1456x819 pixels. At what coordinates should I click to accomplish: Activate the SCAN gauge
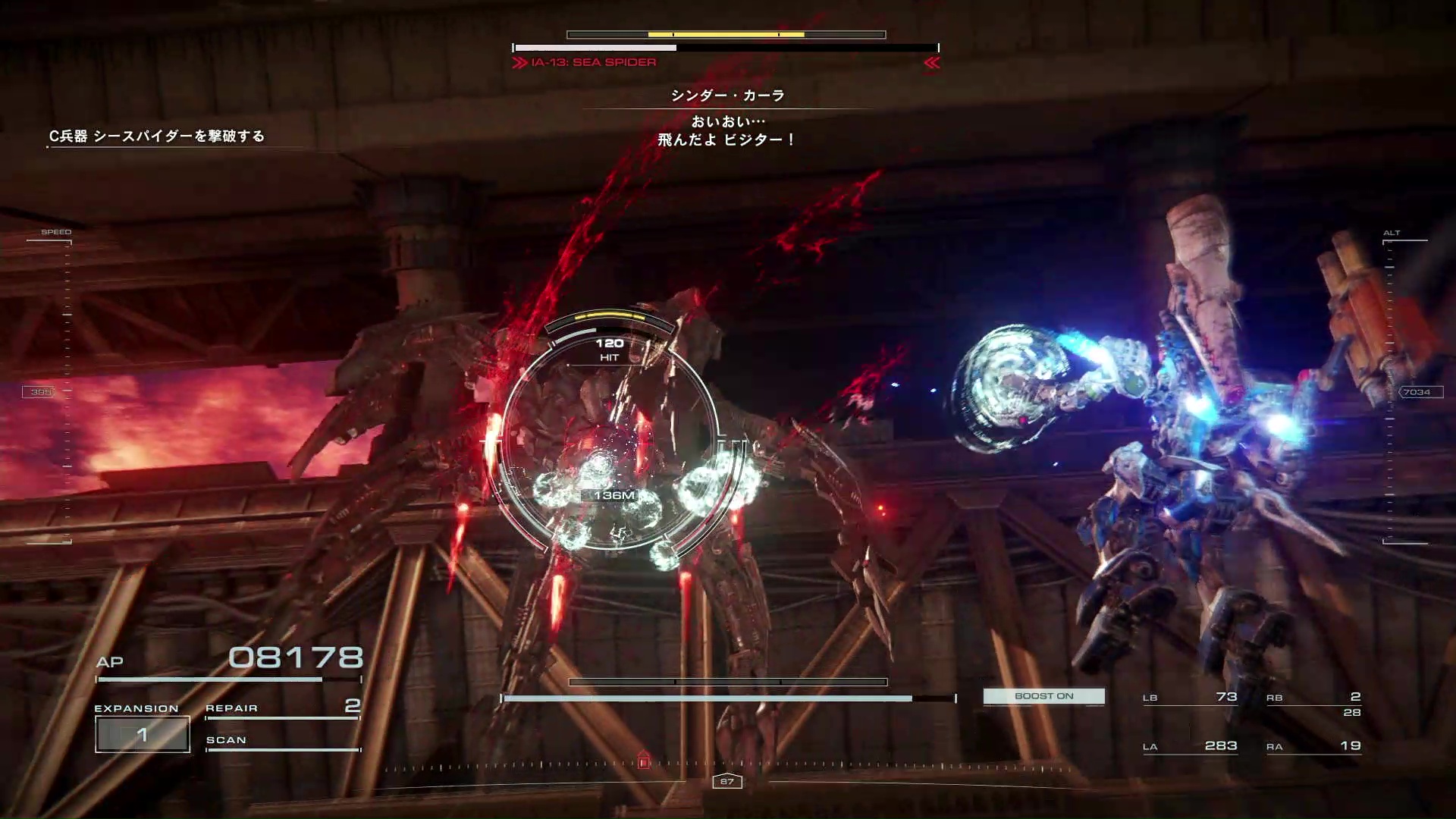tap(282, 742)
